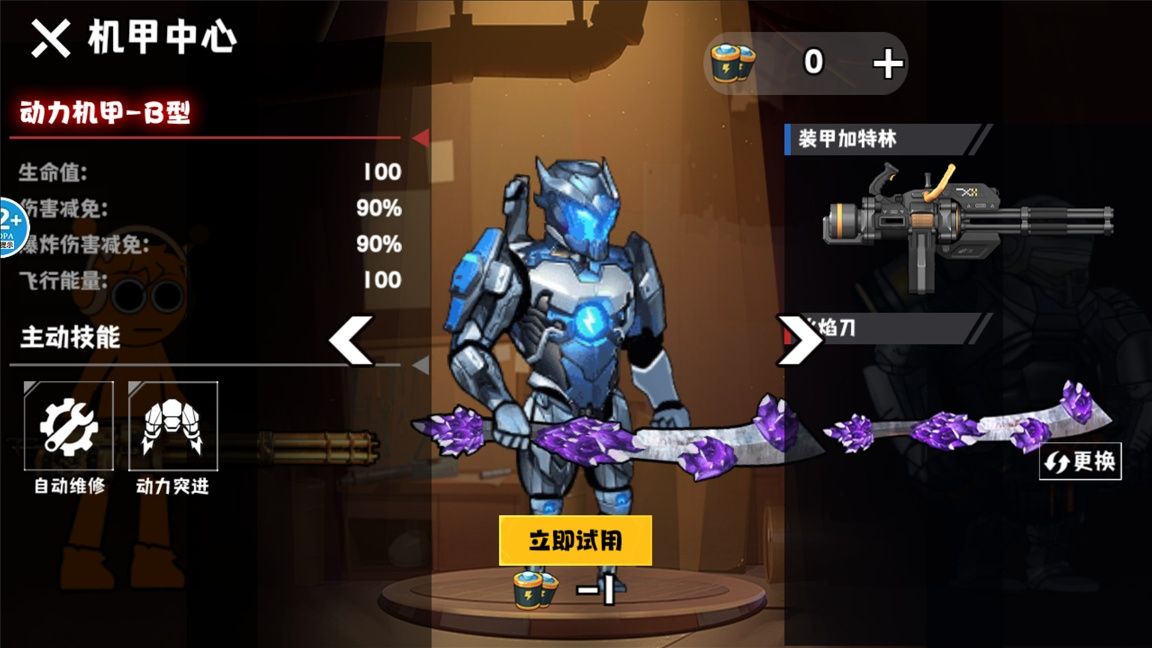This screenshot has width=1152, height=648.
Task: Select the 自动维修 auto repair skill icon
Action: [x=69, y=426]
